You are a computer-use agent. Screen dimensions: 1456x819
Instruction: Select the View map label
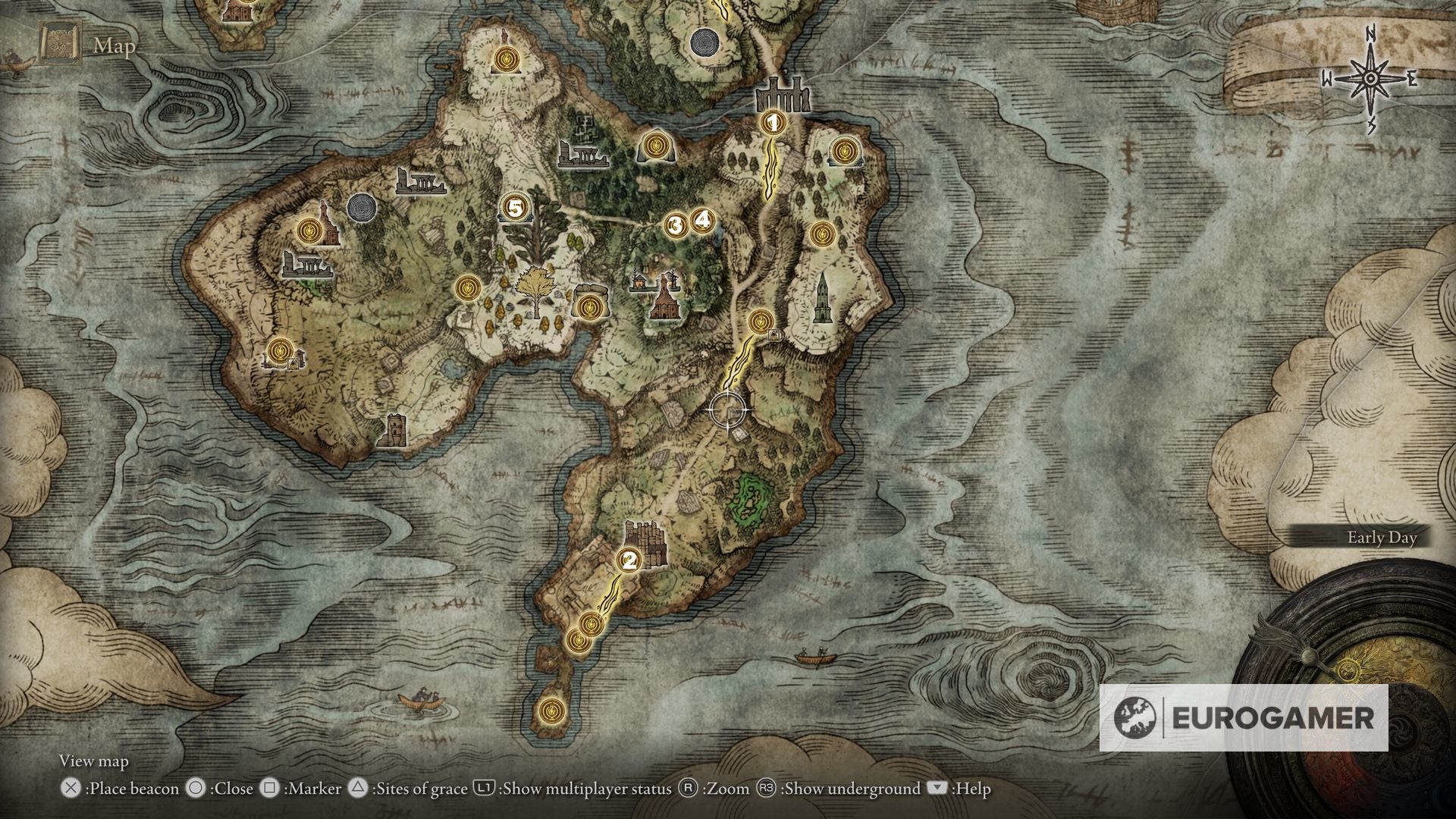point(96,761)
